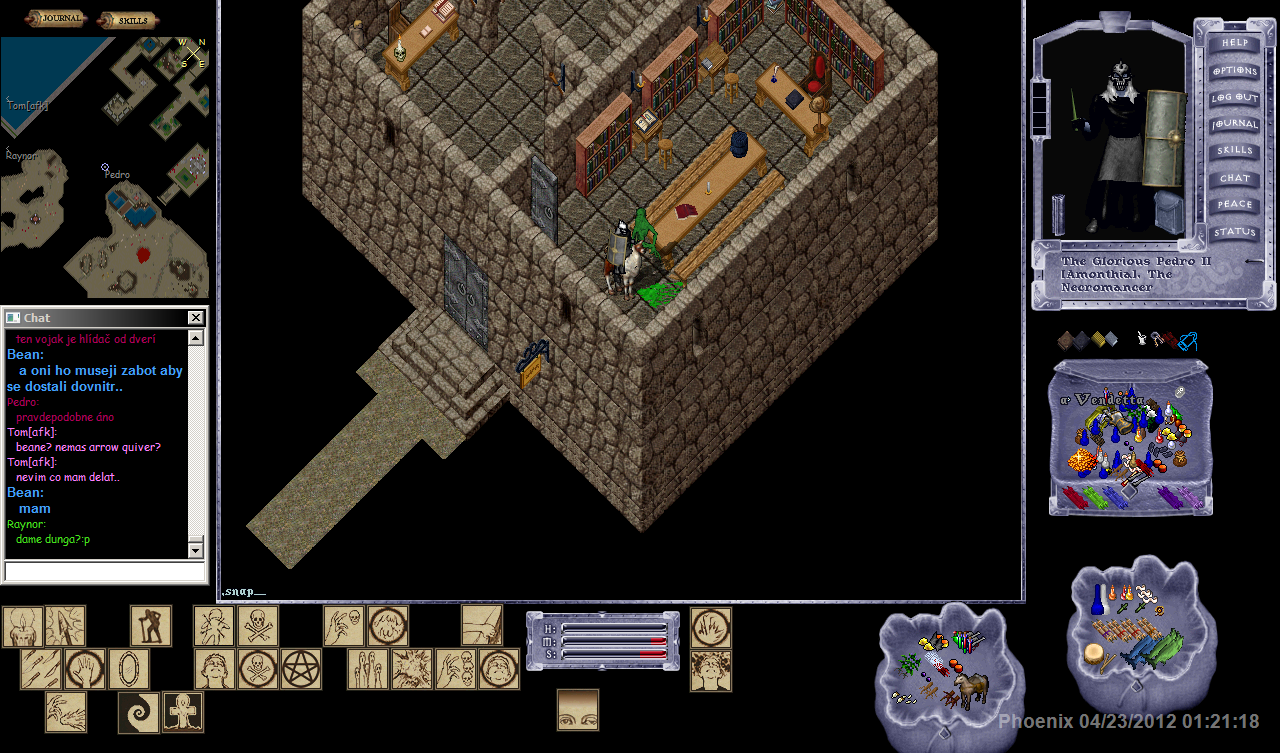This screenshot has height=753, width=1280.
Task: Select the horse figurine in the pouch
Action: point(970,688)
